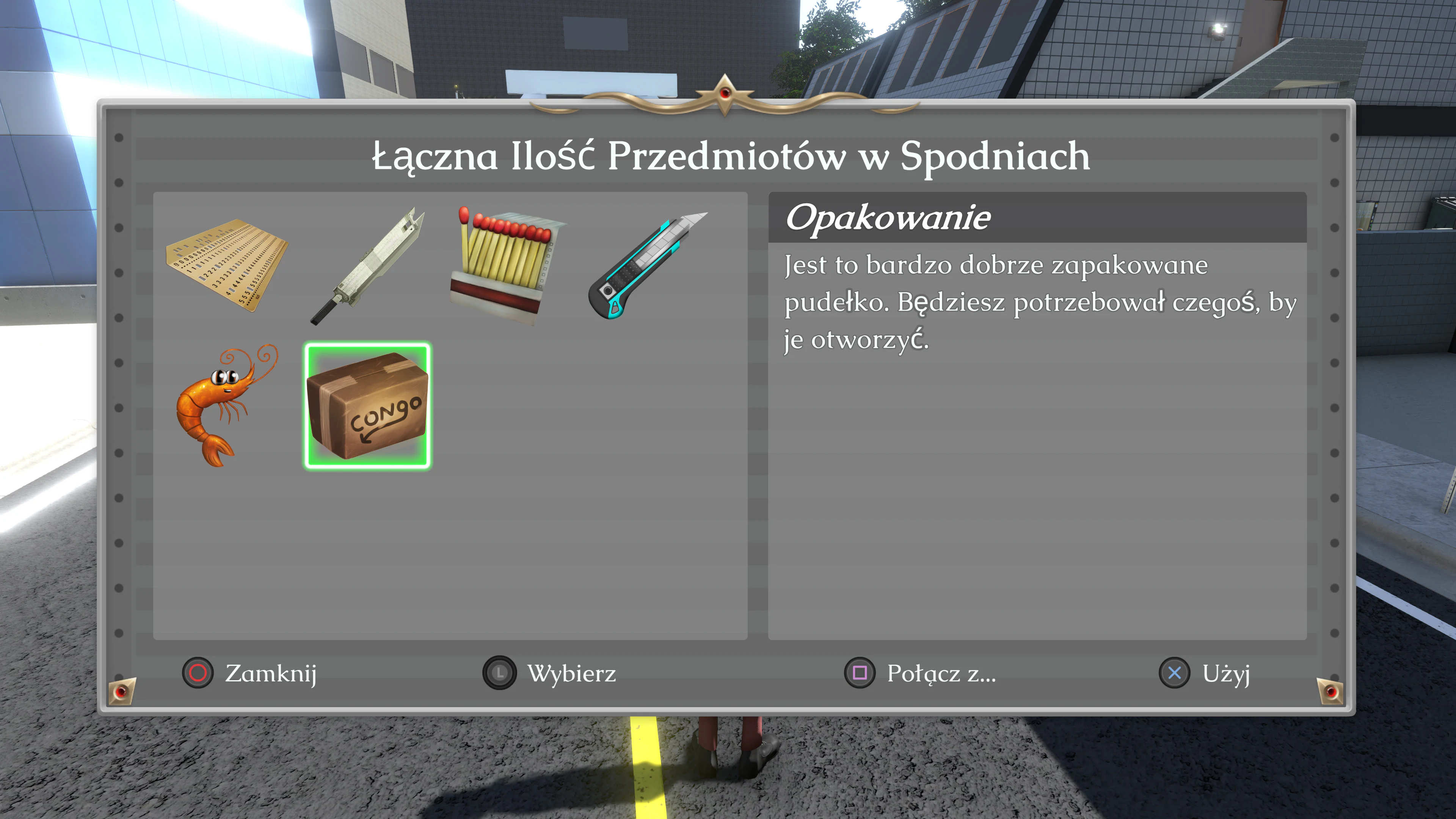Select the sword item in inventory
Screen dimensions: 1456x819
click(x=367, y=266)
